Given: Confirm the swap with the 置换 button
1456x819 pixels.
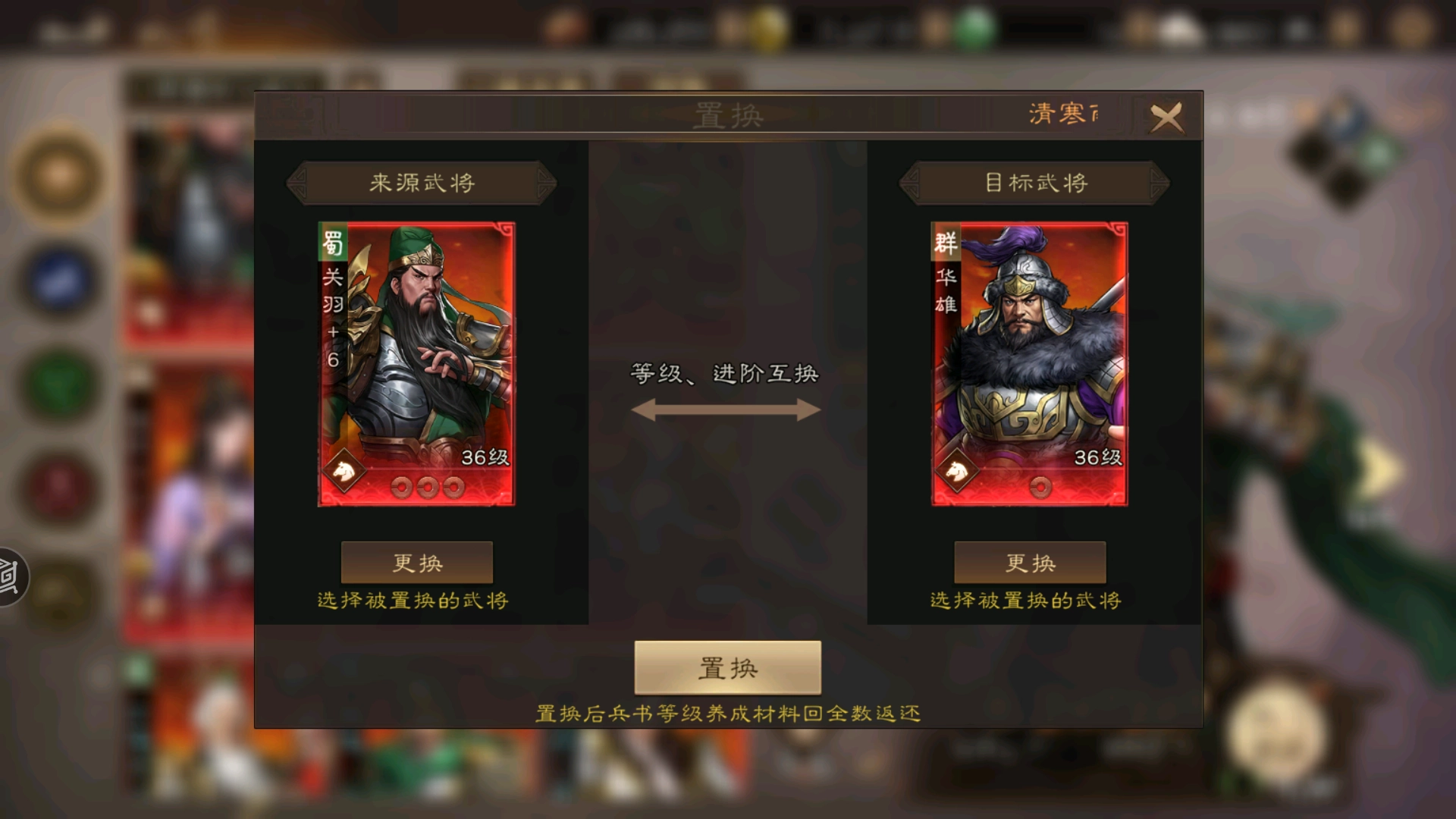Looking at the screenshot, I should [x=727, y=669].
